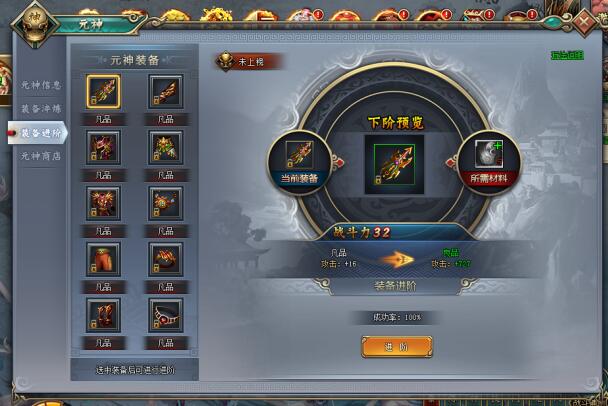
Task: Click the 当前装备 current equipment icon
Action: pyautogui.click(x=300, y=157)
